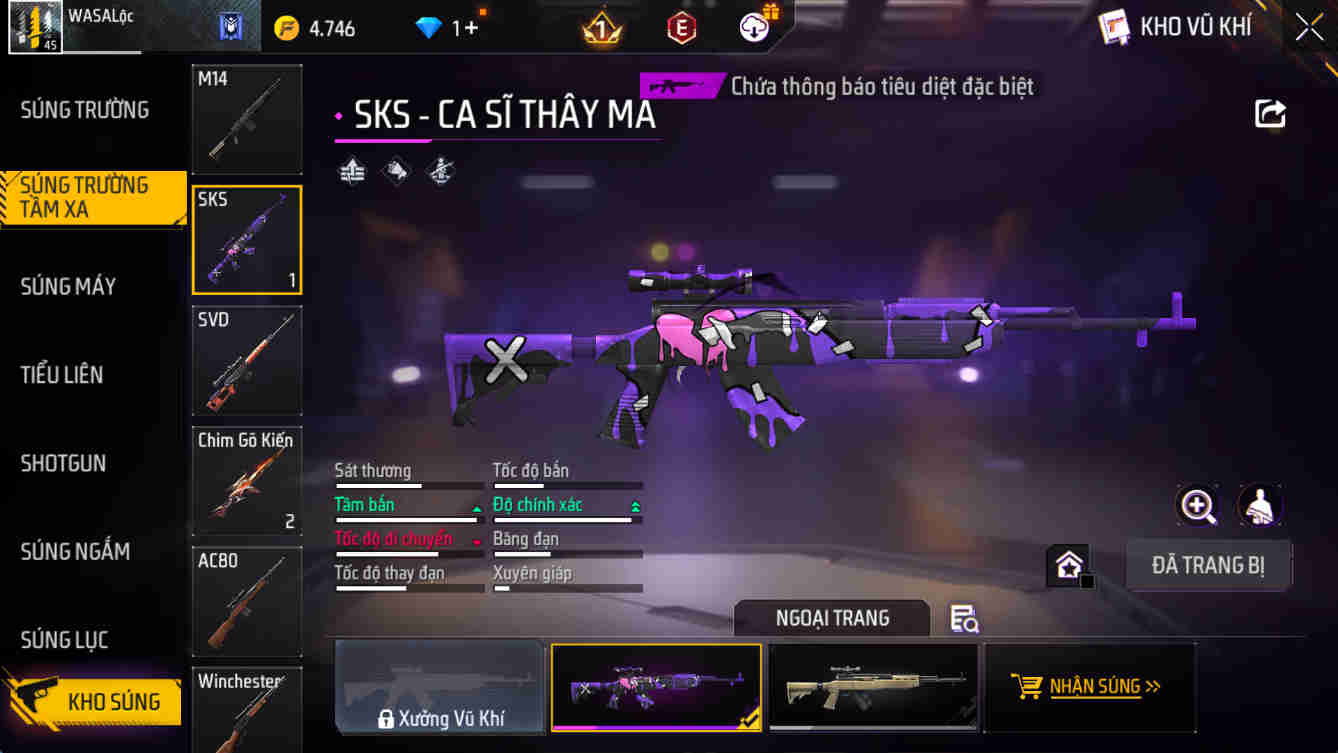Show character holding the weapon
This screenshot has height=753, width=1338.
tap(1260, 506)
